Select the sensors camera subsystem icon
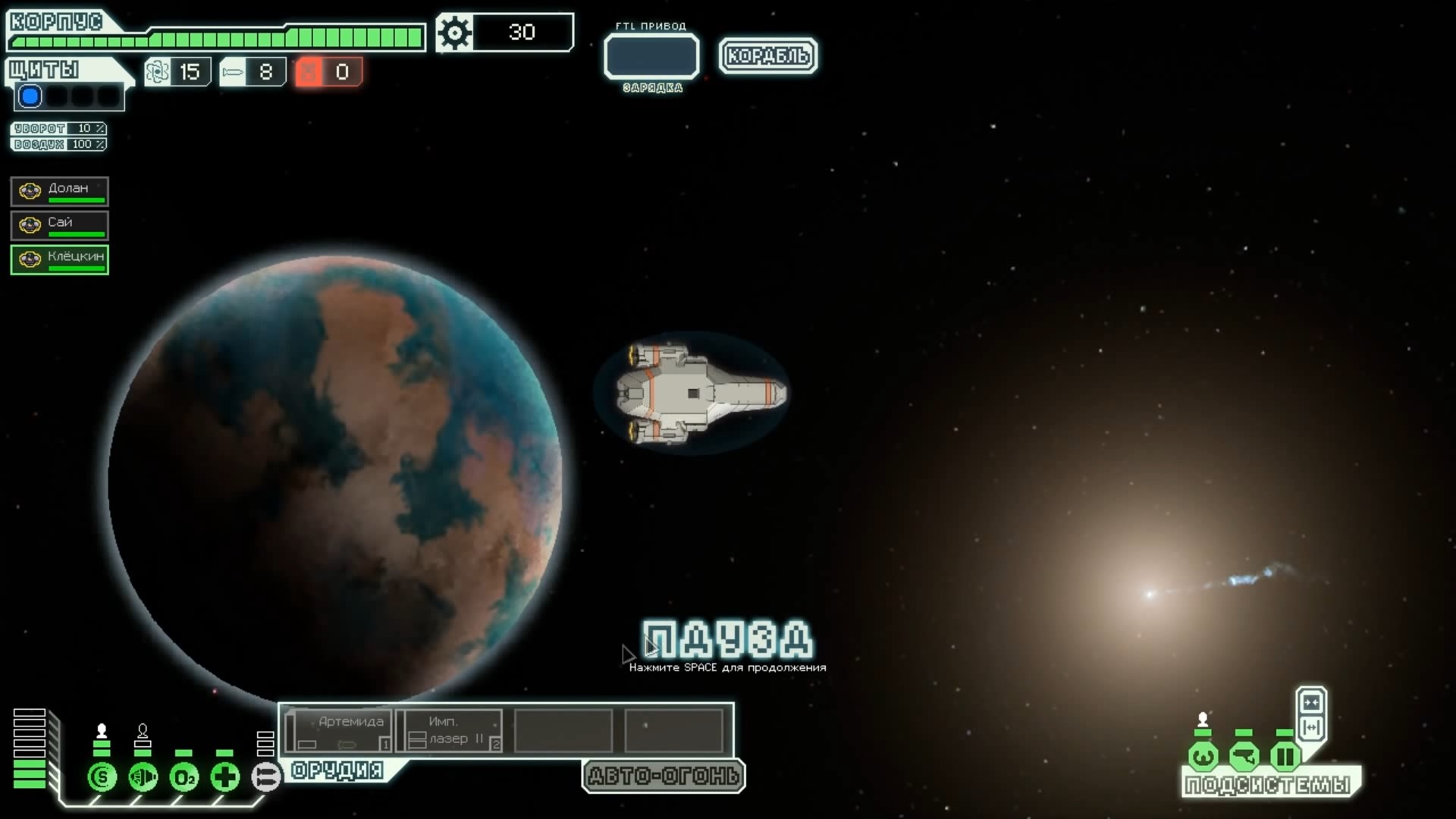The height and width of the screenshot is (819, 1456). pyautogui.click(x=1244, y=756)
